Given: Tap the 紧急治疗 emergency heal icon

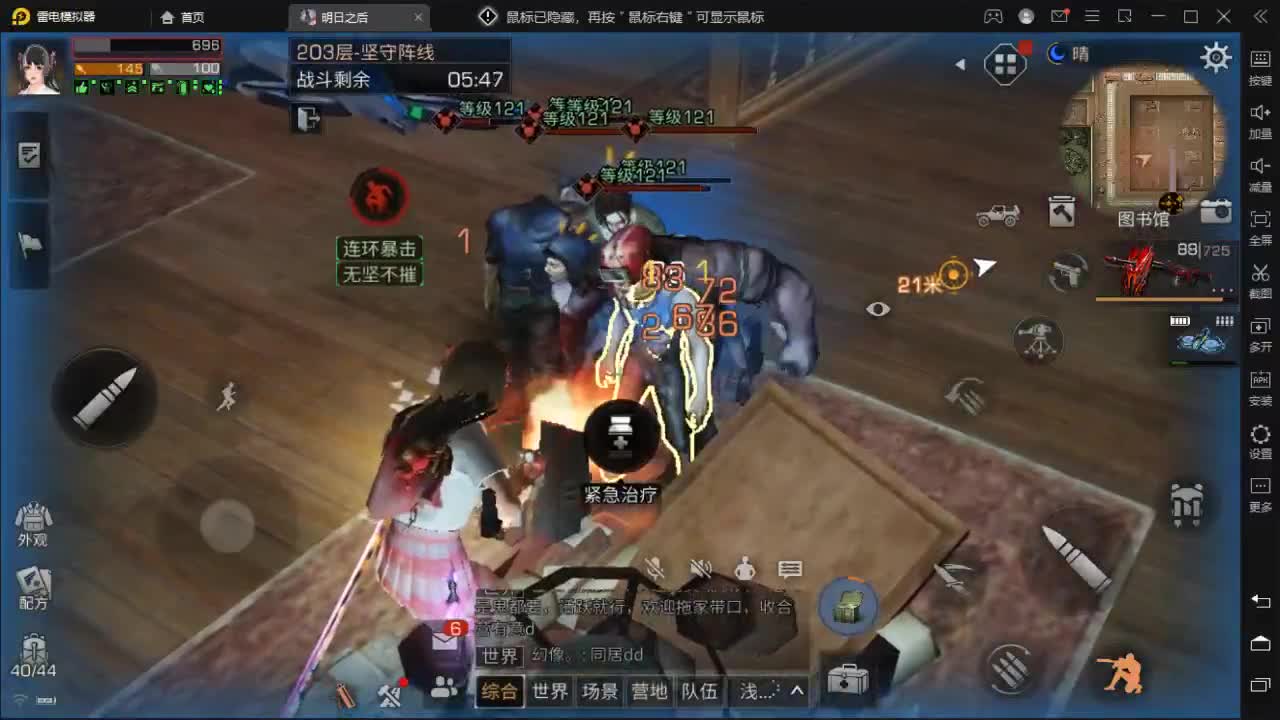Looking at the screenshot, I should pyautogui.click(x=620, y=438).
